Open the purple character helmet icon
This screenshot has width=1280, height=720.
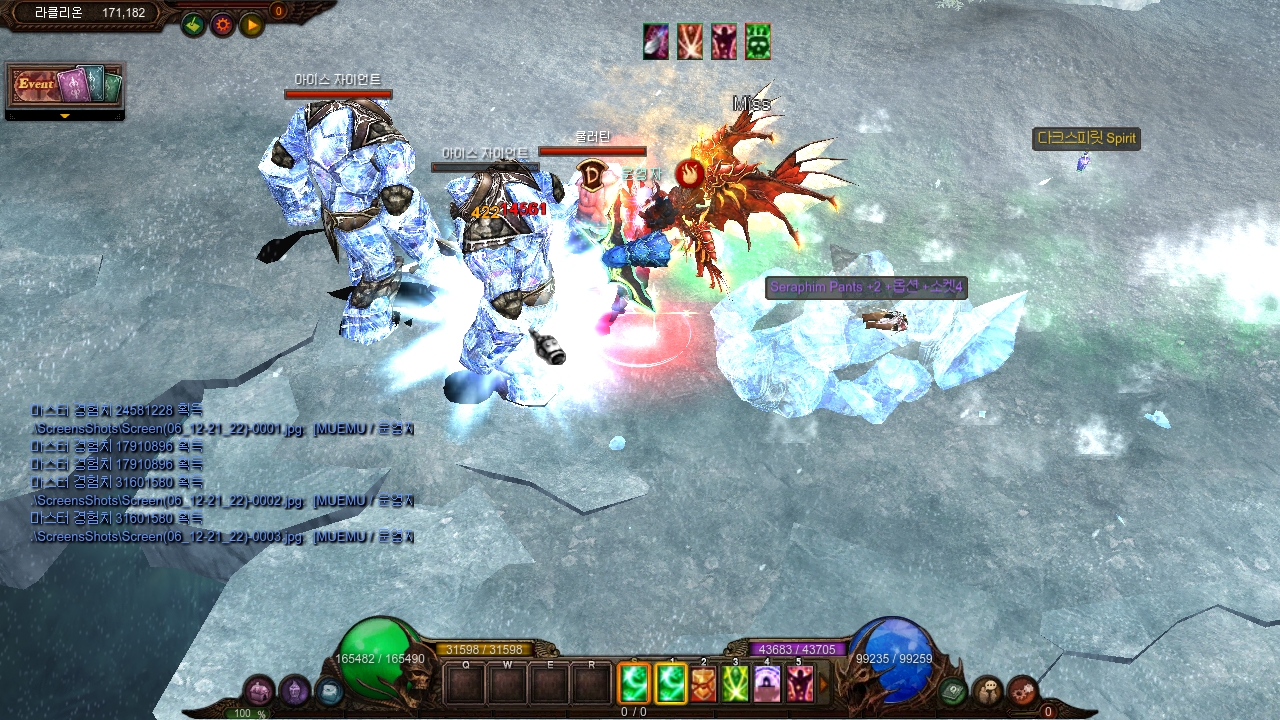point(294,690)
